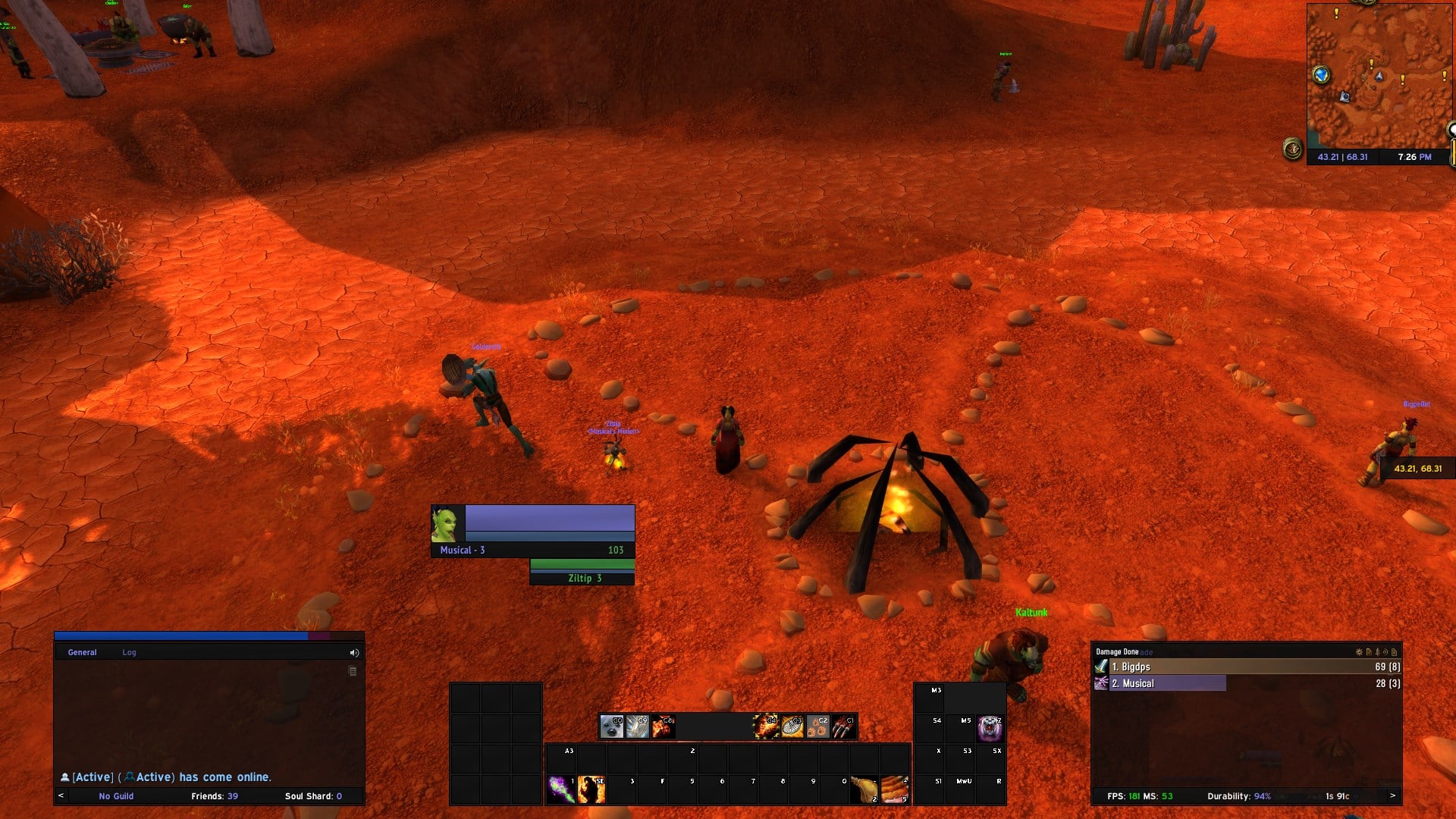
Task: Switch to the General chat tab
Action: pyautogui.click(x=82, y=652)
